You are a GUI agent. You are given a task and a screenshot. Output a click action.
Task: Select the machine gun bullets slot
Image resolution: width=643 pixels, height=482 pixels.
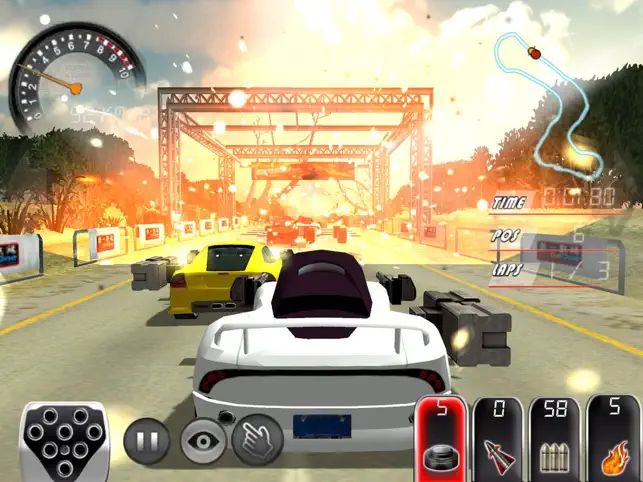554,438
